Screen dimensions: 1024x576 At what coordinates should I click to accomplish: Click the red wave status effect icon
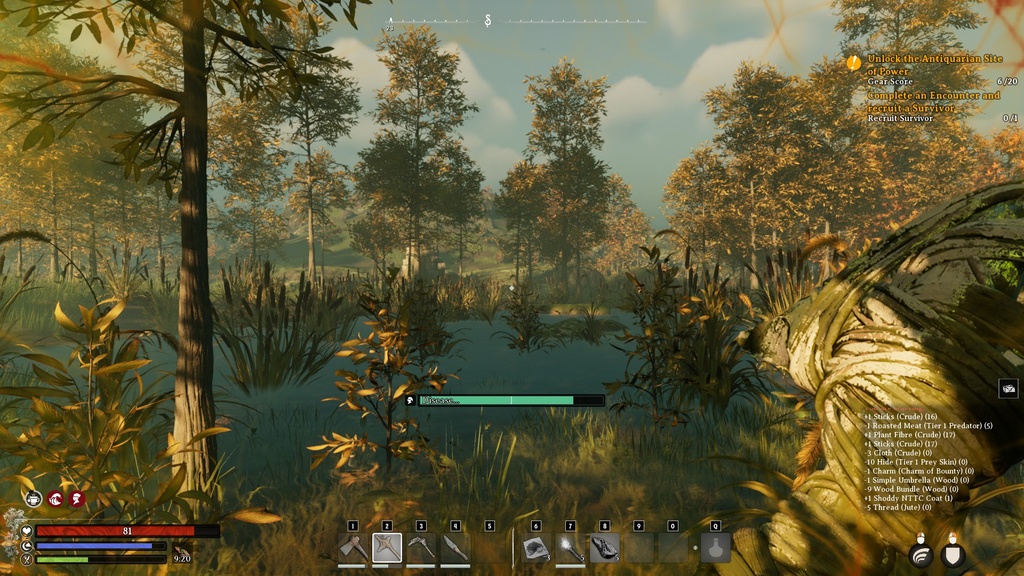56,498
